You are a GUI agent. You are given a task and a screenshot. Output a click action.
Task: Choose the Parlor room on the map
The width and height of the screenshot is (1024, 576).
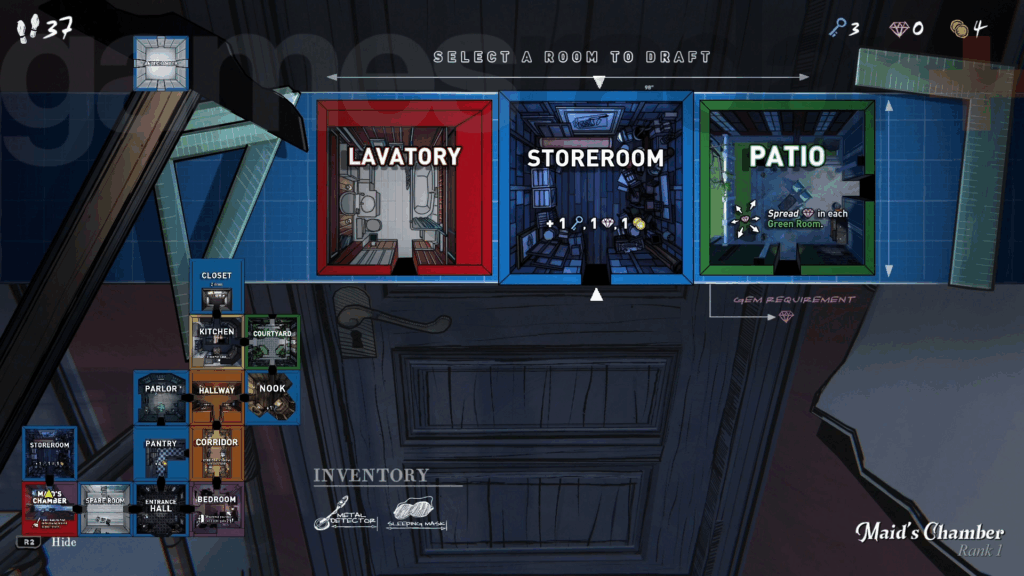161,398
